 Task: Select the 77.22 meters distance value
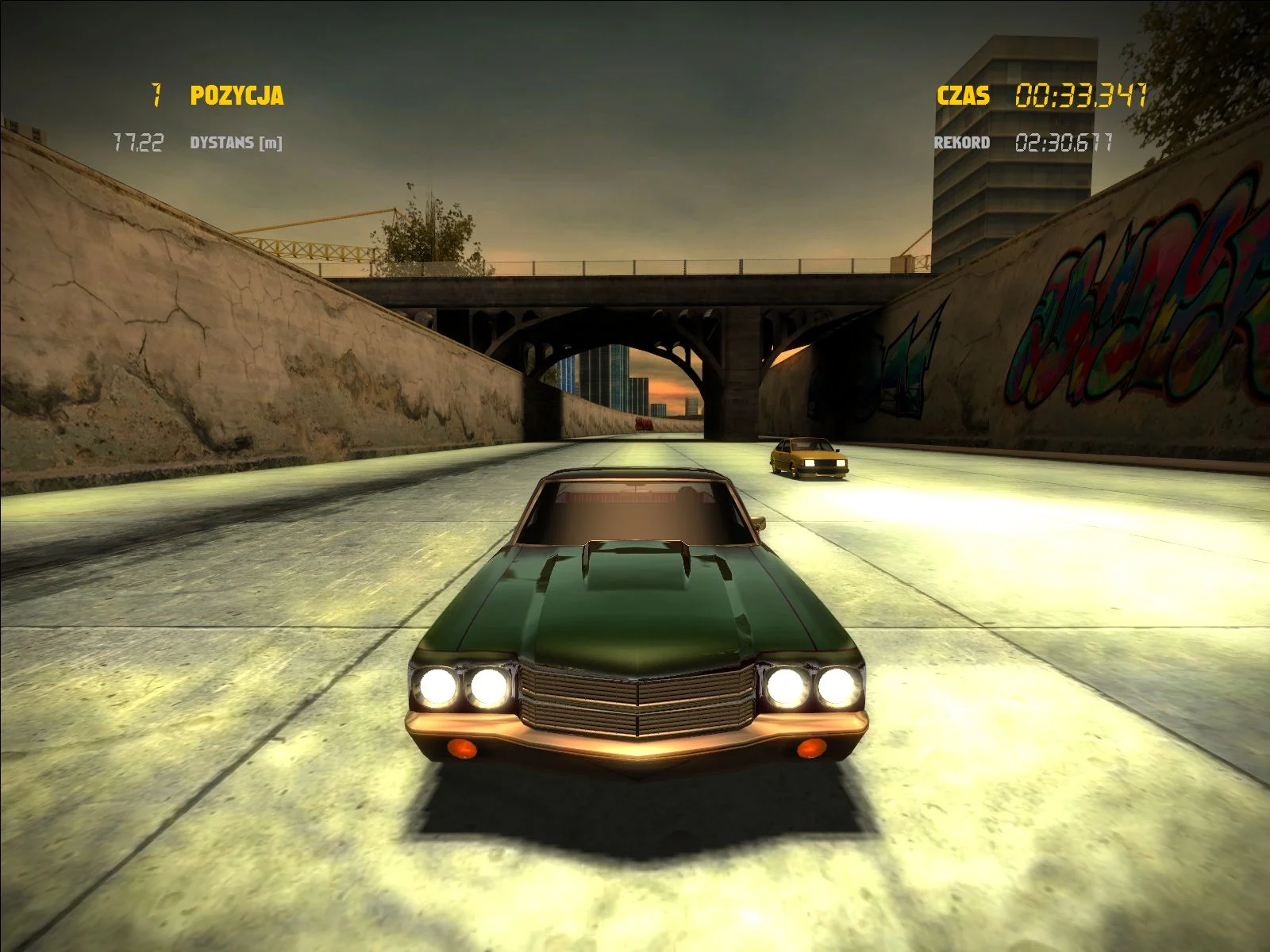click(x=140, y=141)
